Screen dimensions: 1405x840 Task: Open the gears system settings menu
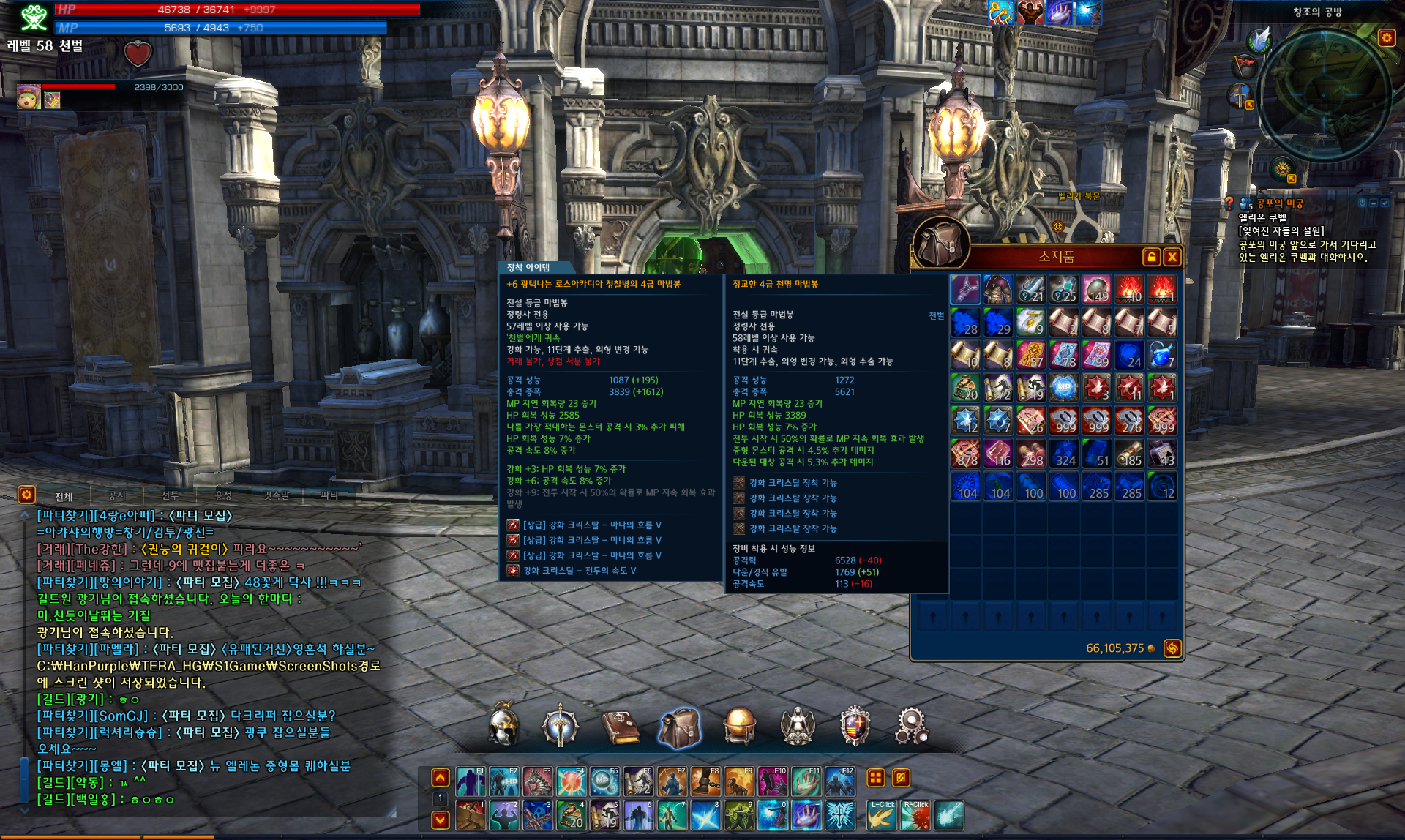pos(912,726)
